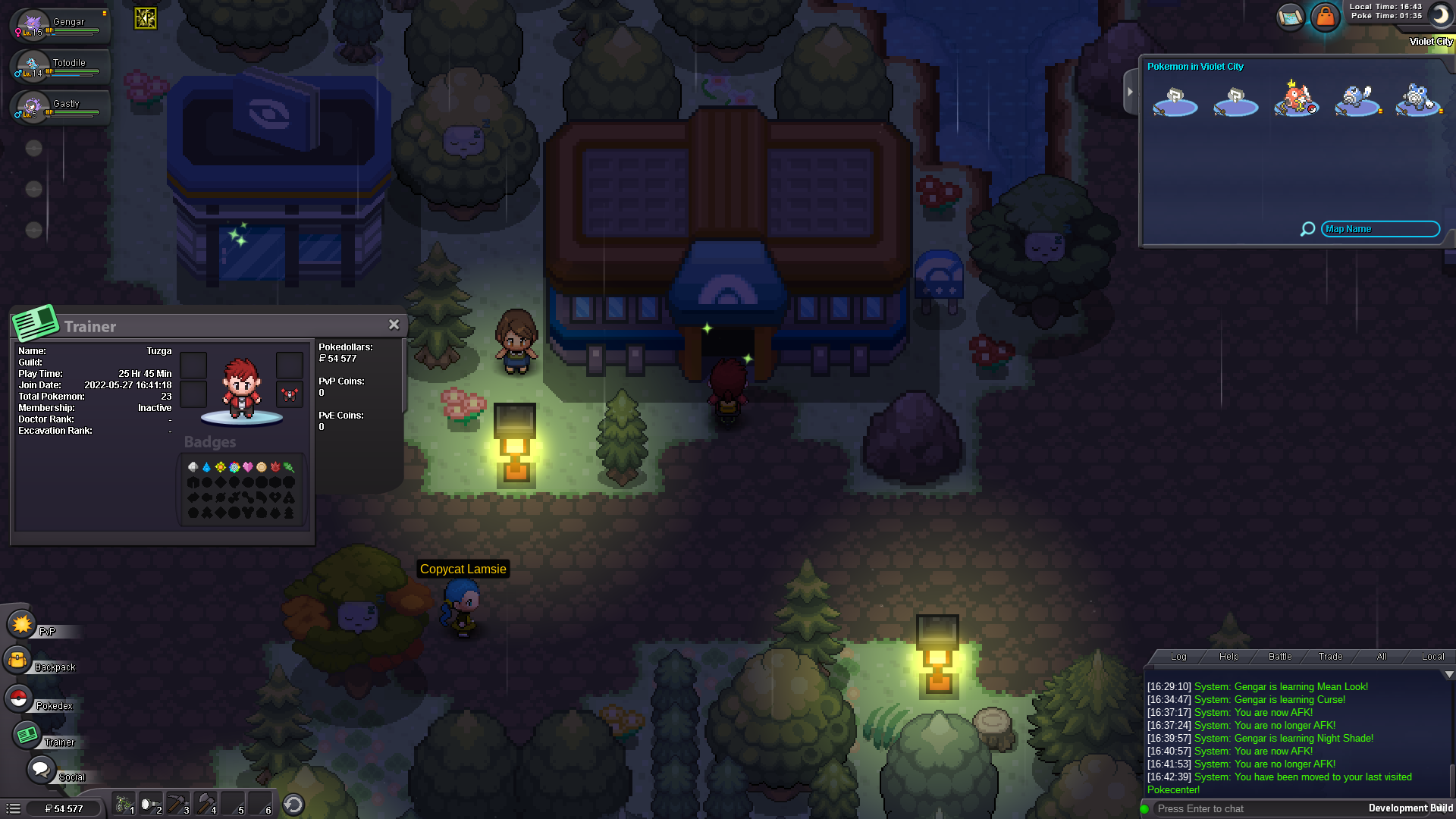
Task: Open the Pokedex
Action: tap(19, 698)
